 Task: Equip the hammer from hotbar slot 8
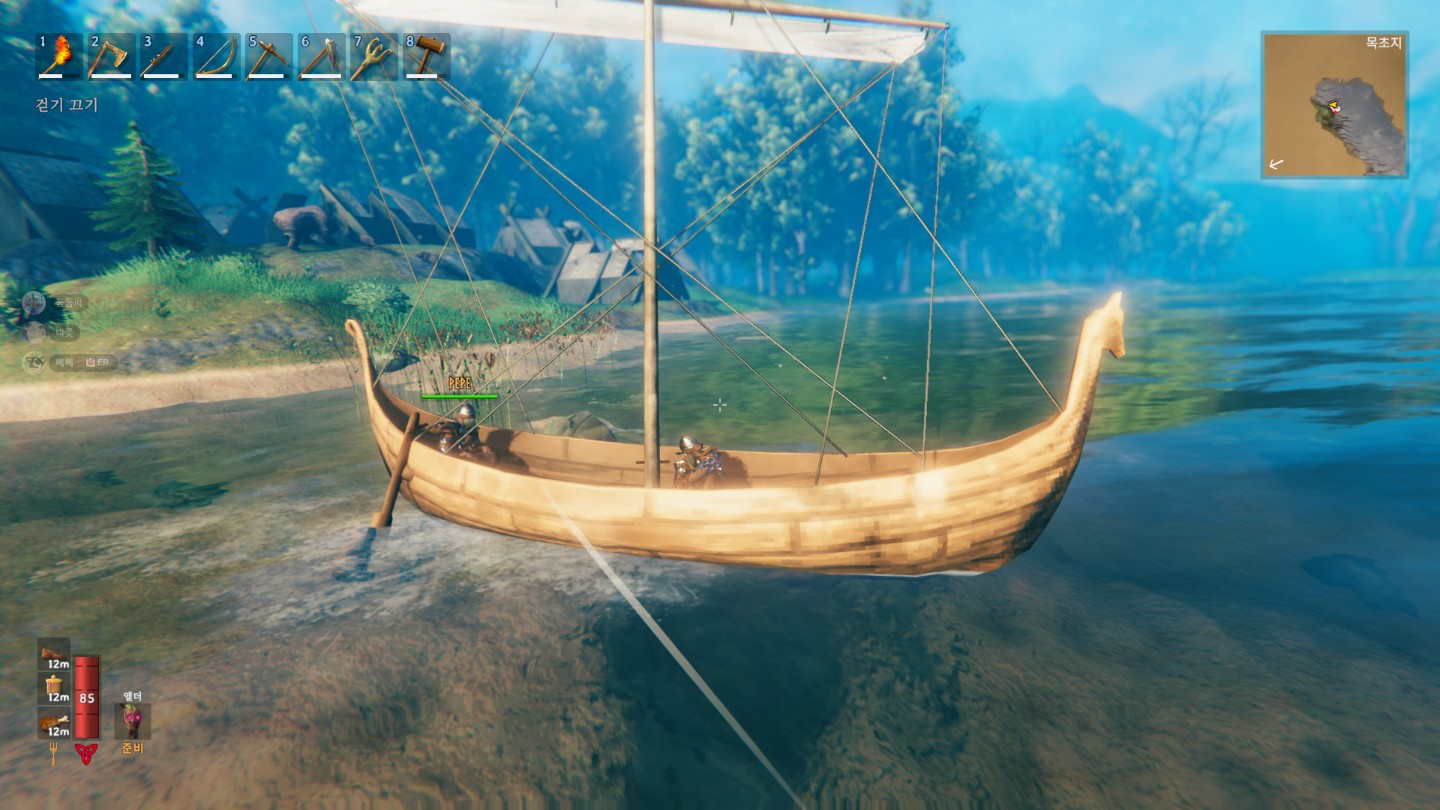click(426, 56)
